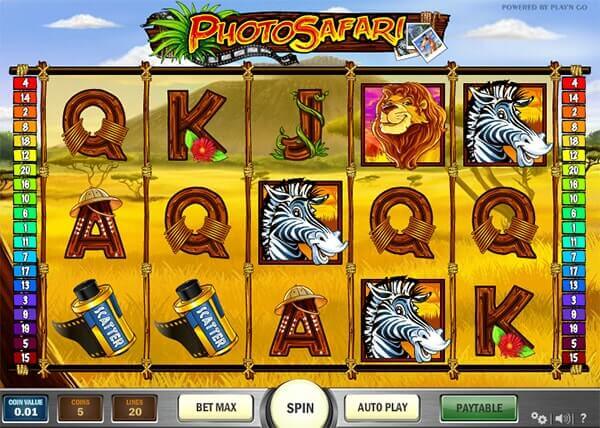
Task: Spin the reels with the SPIN button
Action: (x=299, y=408)
